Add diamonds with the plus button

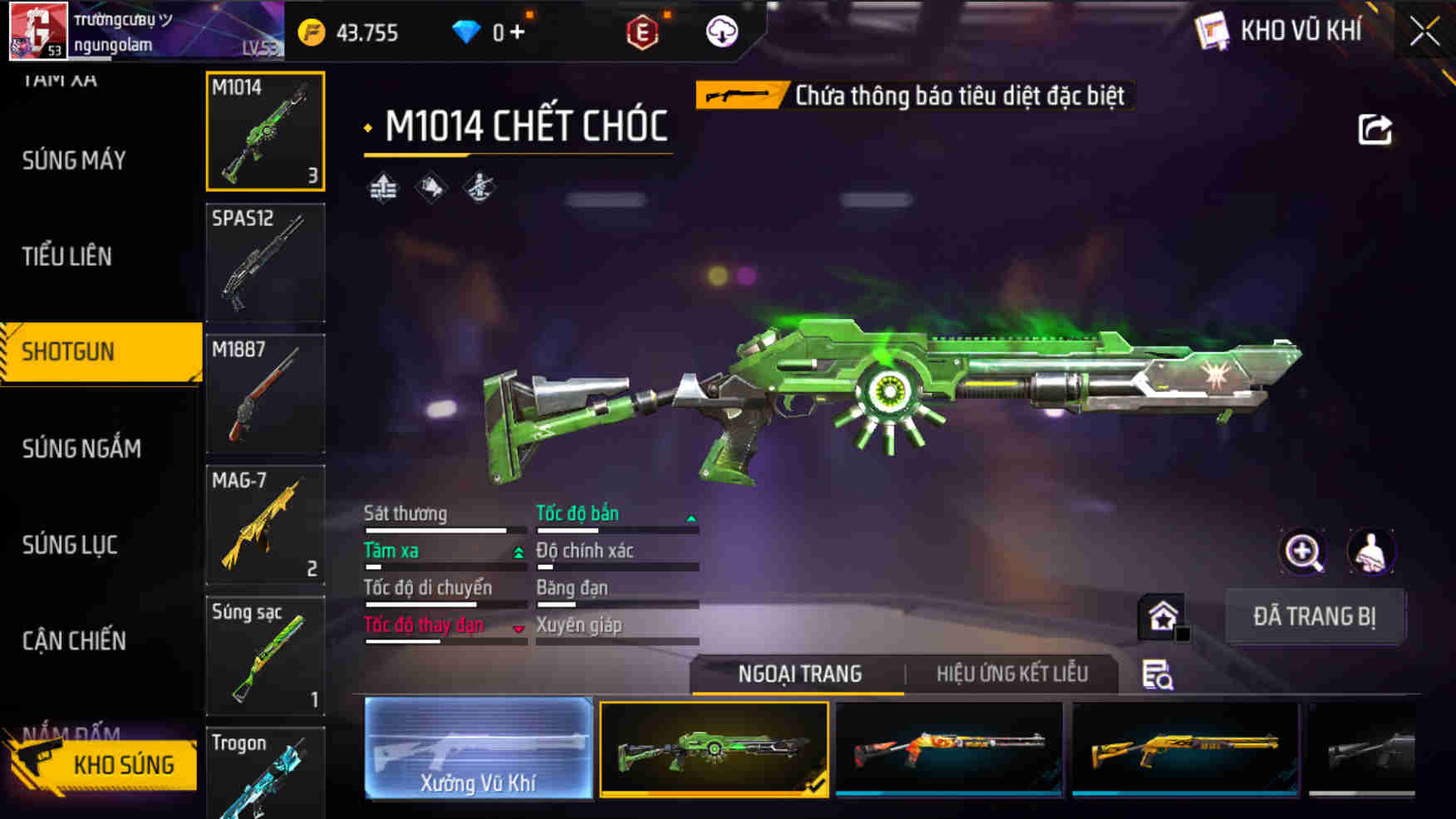517,32
